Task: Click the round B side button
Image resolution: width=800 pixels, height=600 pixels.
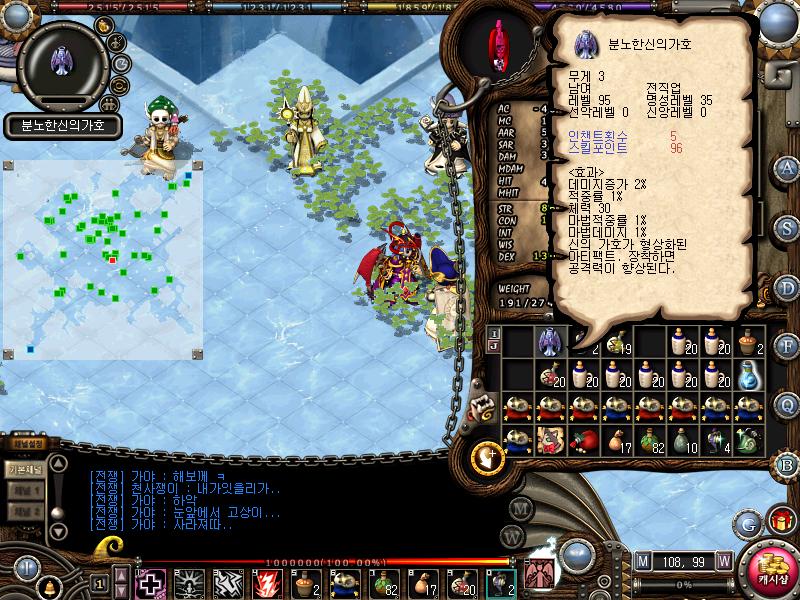Action: click(x=788, y=463)
